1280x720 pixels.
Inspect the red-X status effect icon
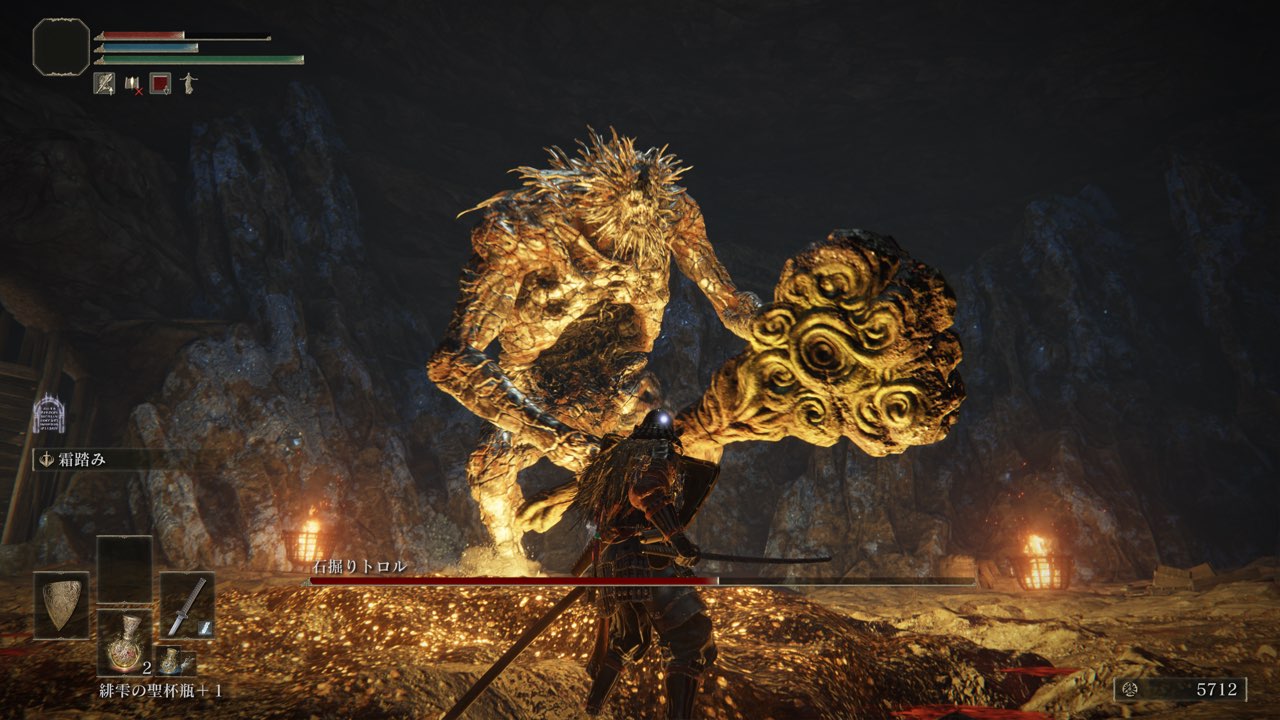(132, 84)
